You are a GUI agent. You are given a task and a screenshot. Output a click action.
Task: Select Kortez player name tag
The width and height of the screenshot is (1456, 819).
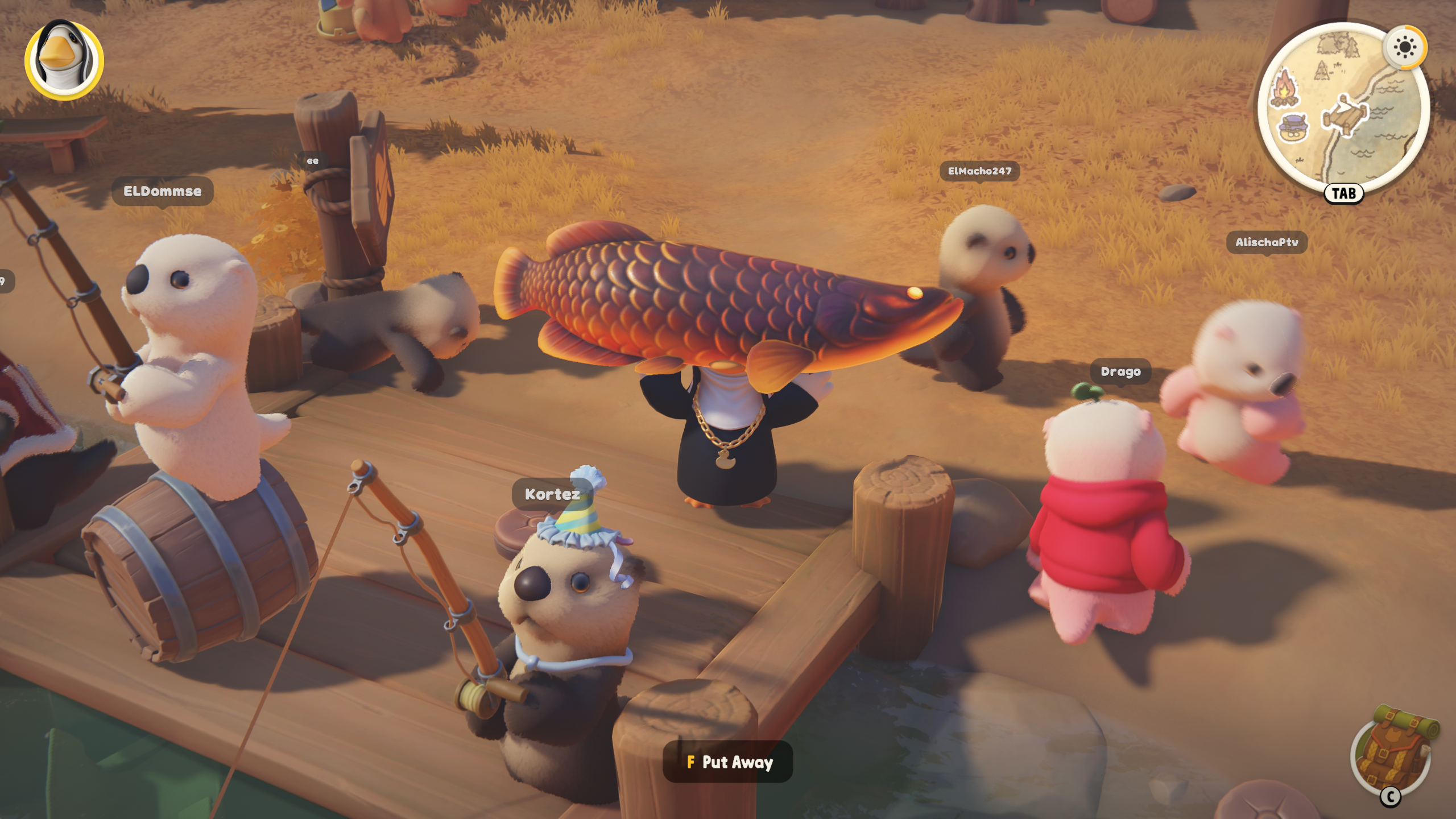[x=552, y=494]
